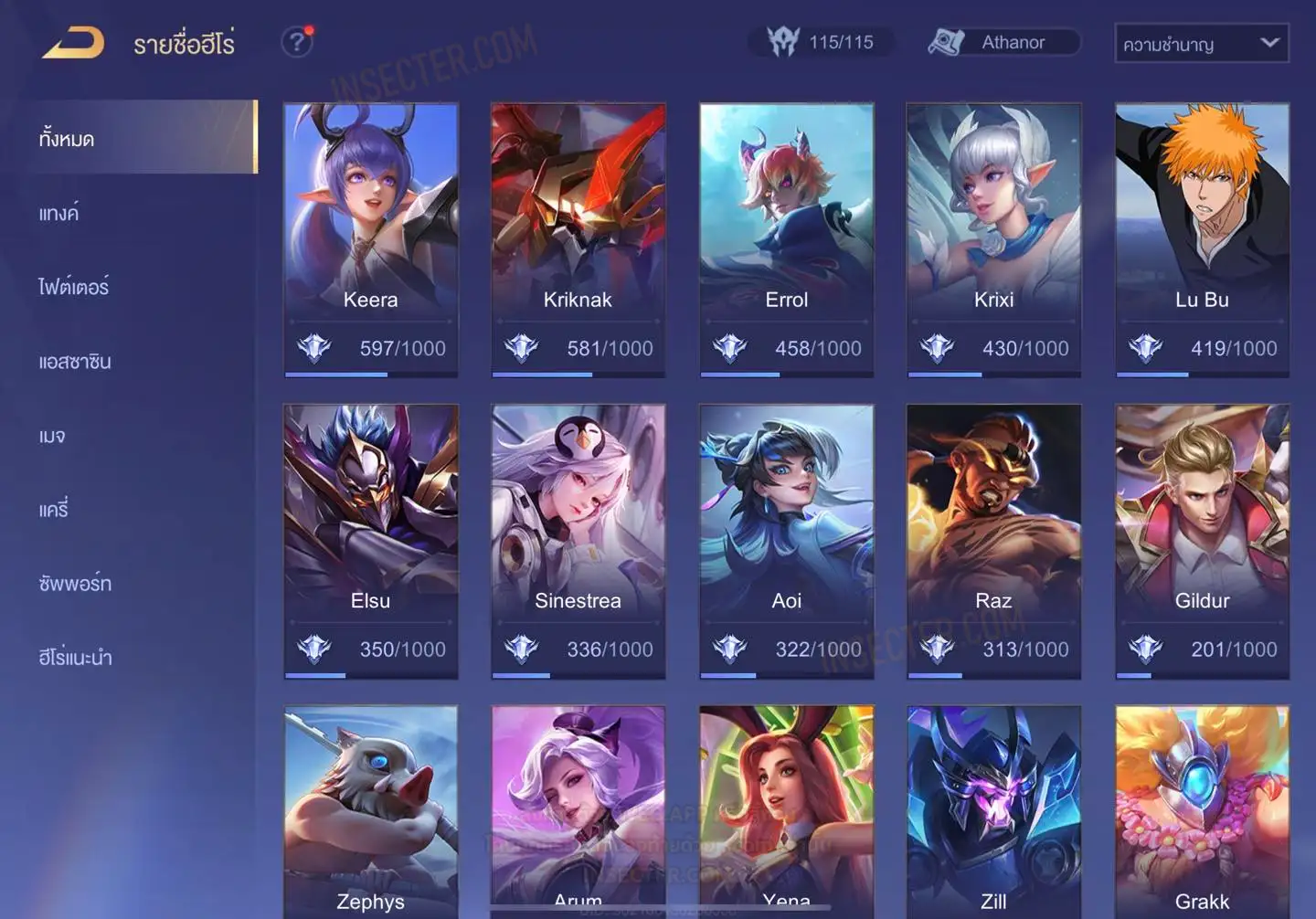
Task: Show the ไฟต์เตอร์ hero category
Action: [x=74, y=288]
